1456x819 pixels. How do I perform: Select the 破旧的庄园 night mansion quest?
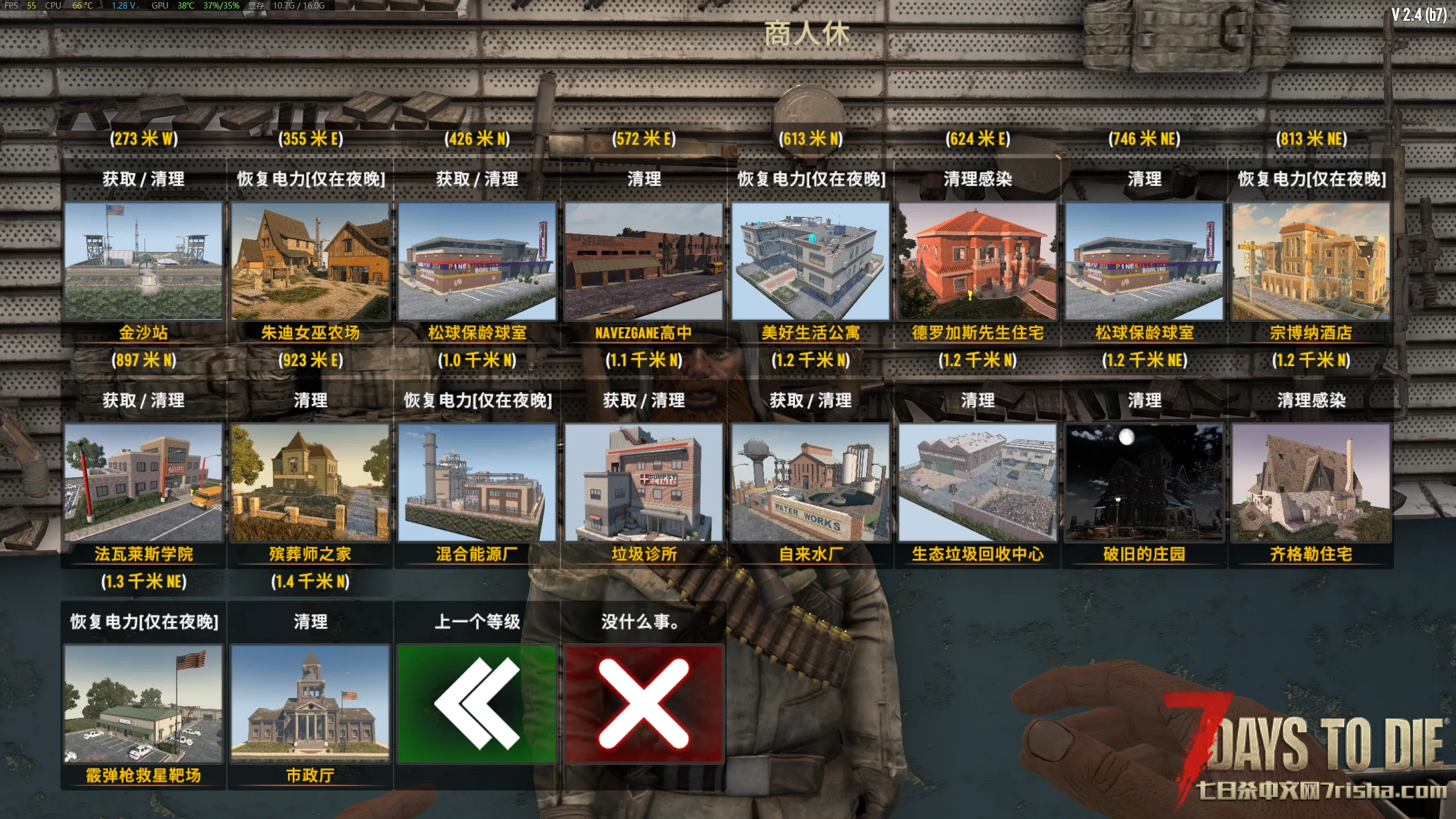click(1144, 482)
